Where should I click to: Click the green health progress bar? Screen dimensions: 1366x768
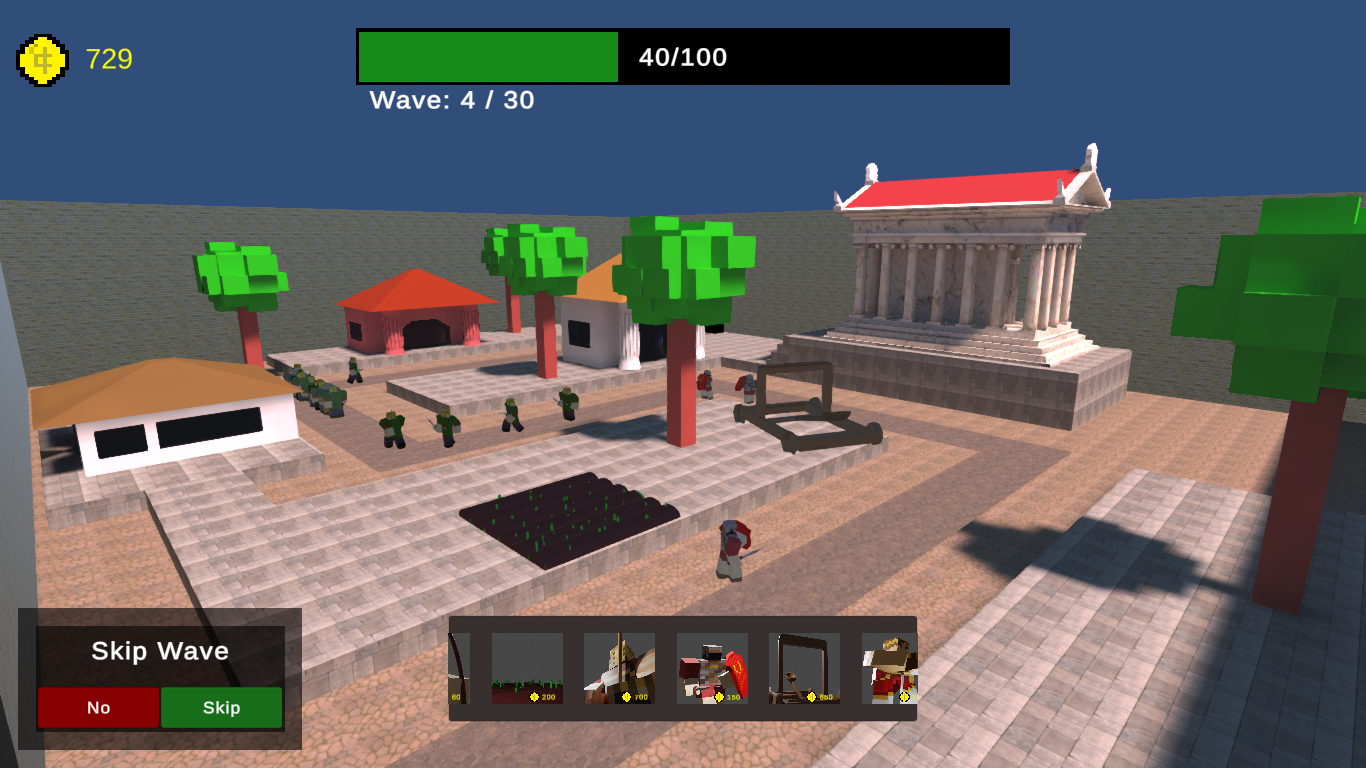tap(487, 57)
